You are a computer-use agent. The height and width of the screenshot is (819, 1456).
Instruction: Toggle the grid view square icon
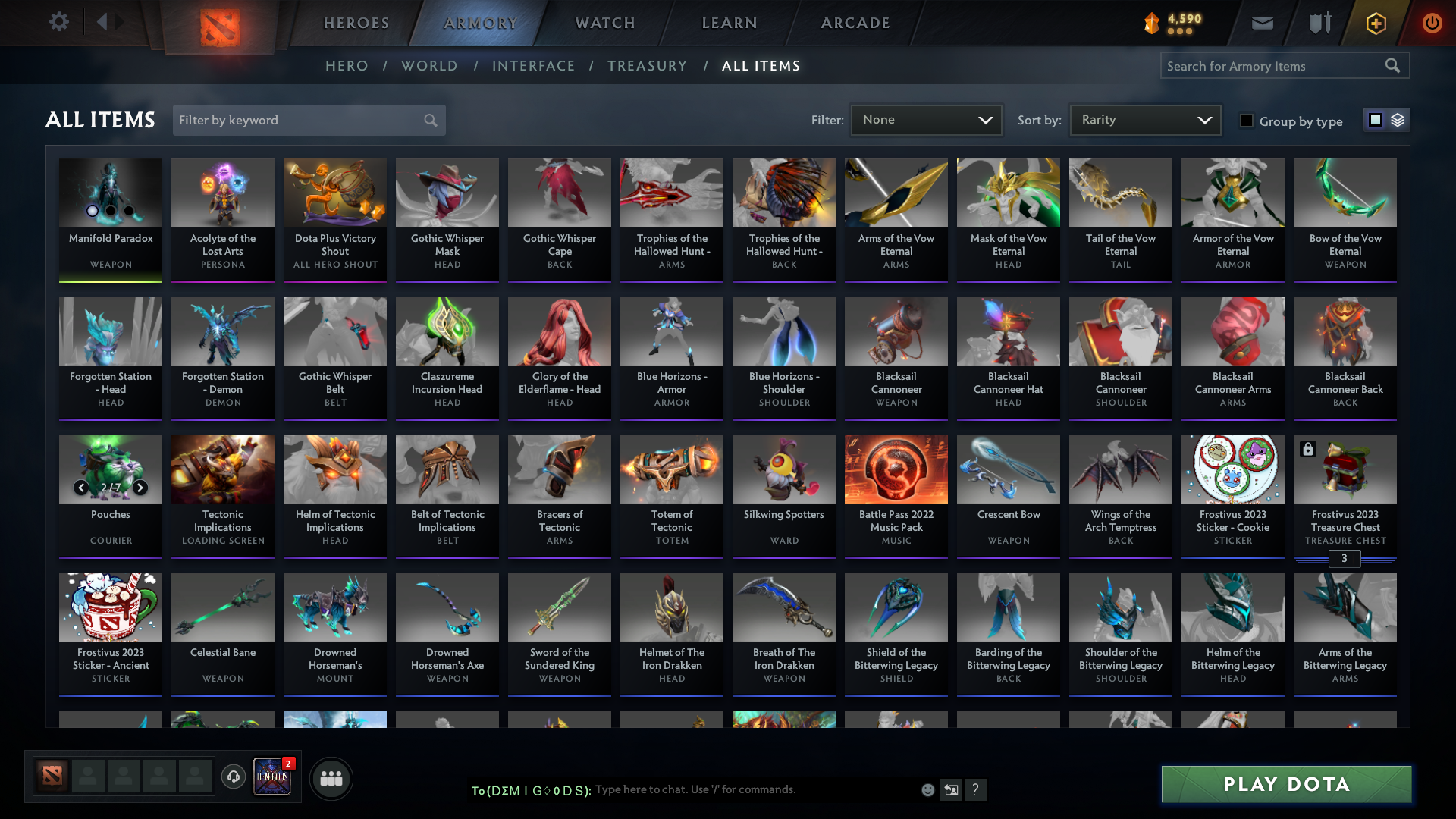coord(1375,119)
